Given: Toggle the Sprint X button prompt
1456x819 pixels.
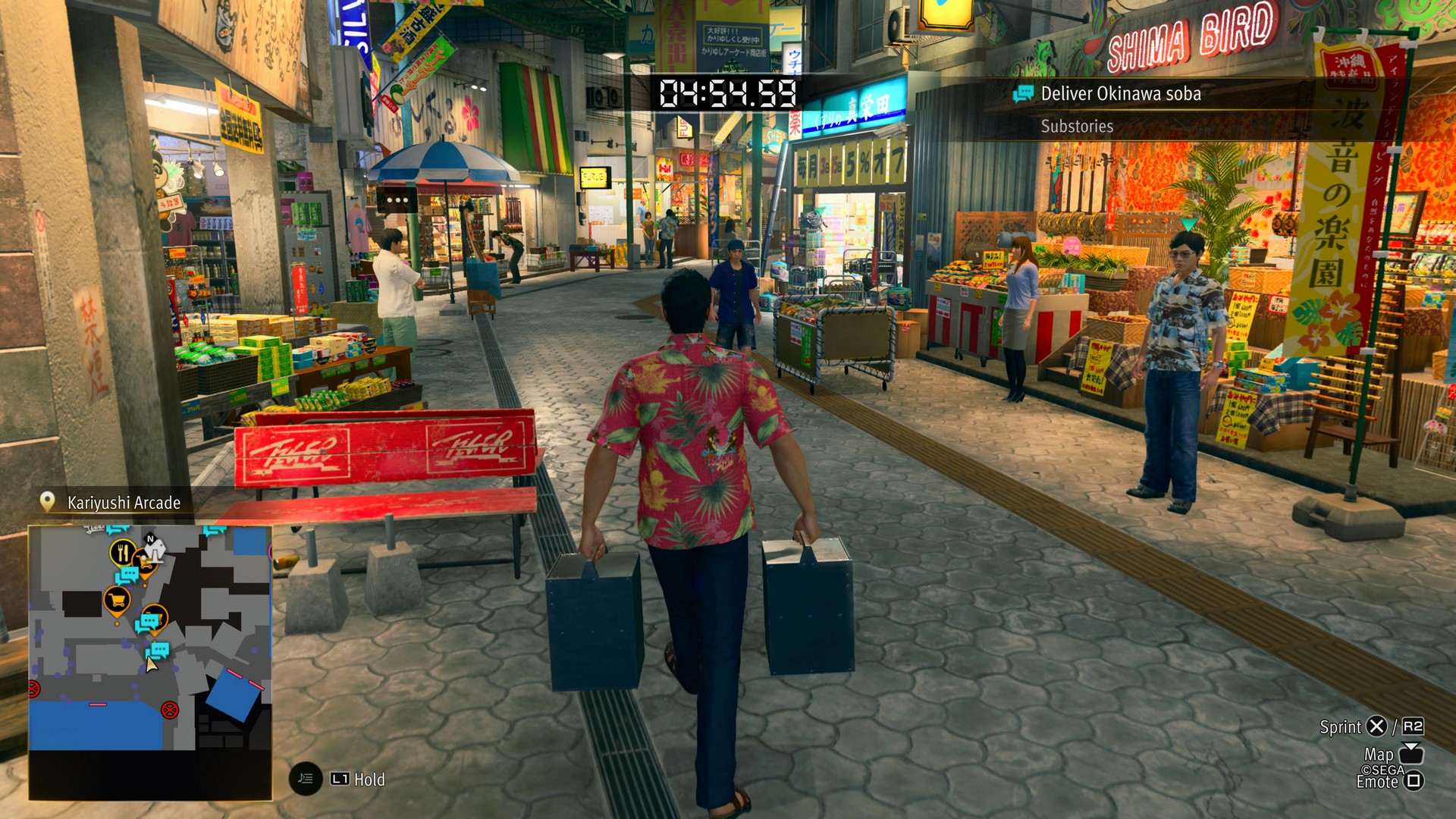Looking at the screenshot, I should pos(1378,727).
